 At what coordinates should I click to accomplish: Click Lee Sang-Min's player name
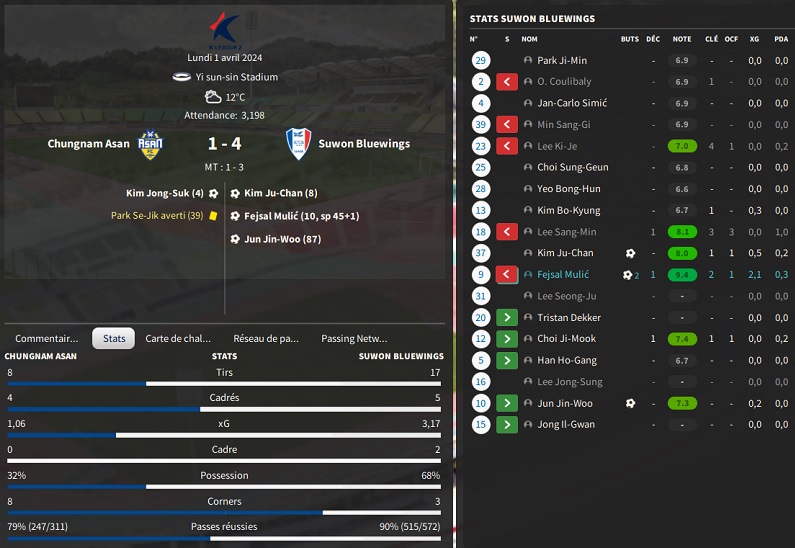point(566,232)
